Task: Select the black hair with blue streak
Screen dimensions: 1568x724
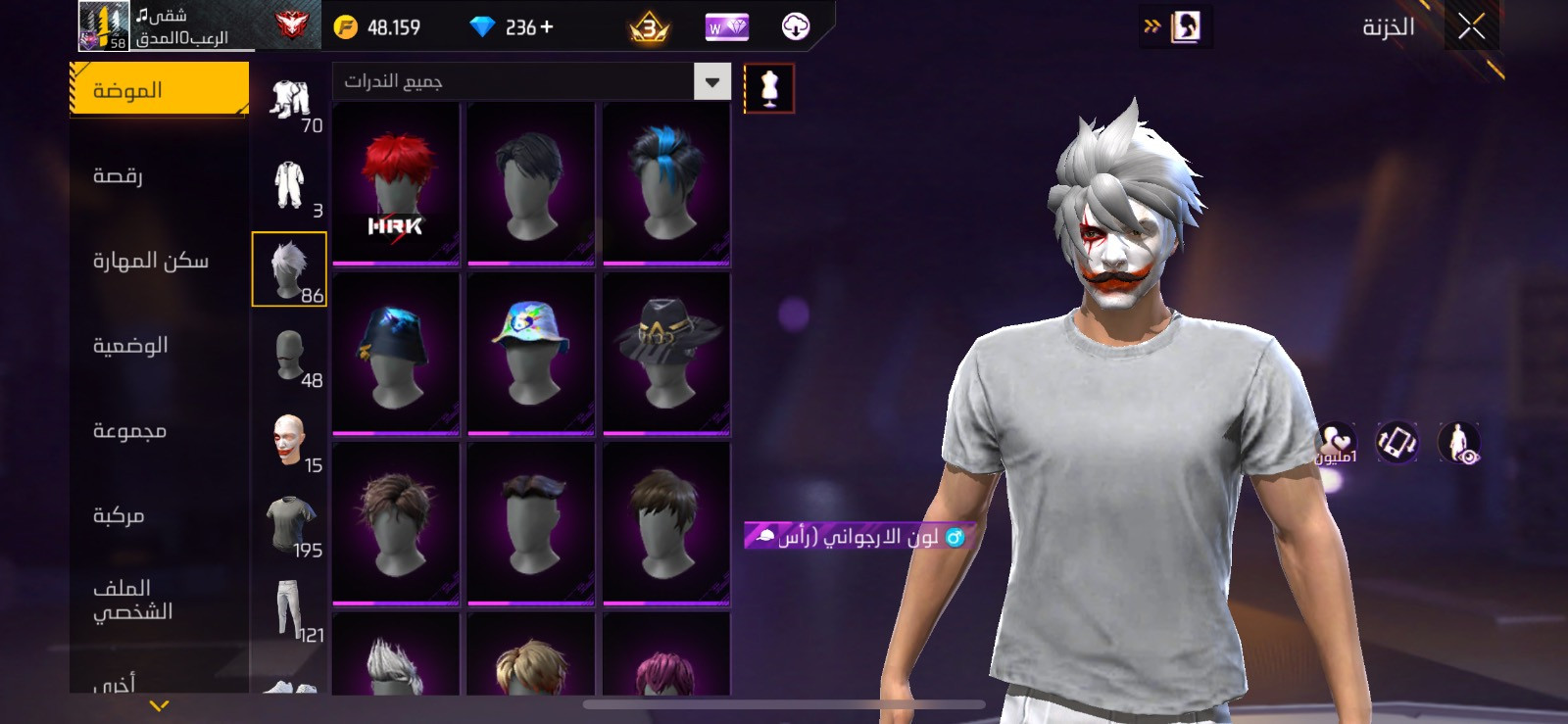Action: click(666, 184)
